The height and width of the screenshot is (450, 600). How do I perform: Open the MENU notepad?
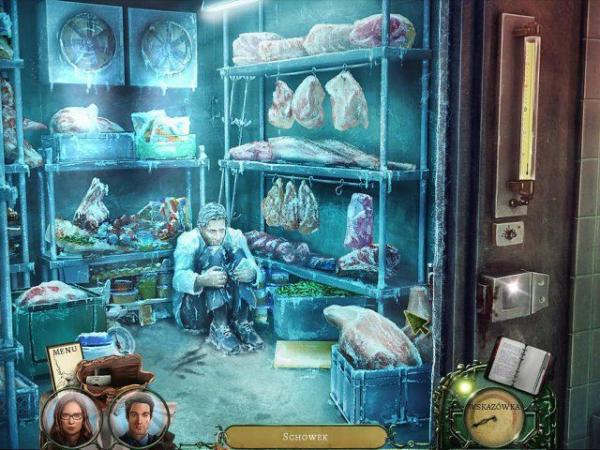pos(63,363)
